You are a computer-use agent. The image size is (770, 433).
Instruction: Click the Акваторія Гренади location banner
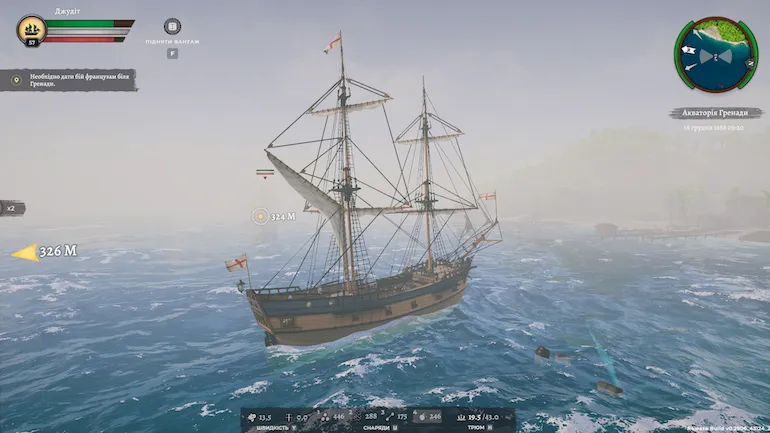(x=715, y=113)
